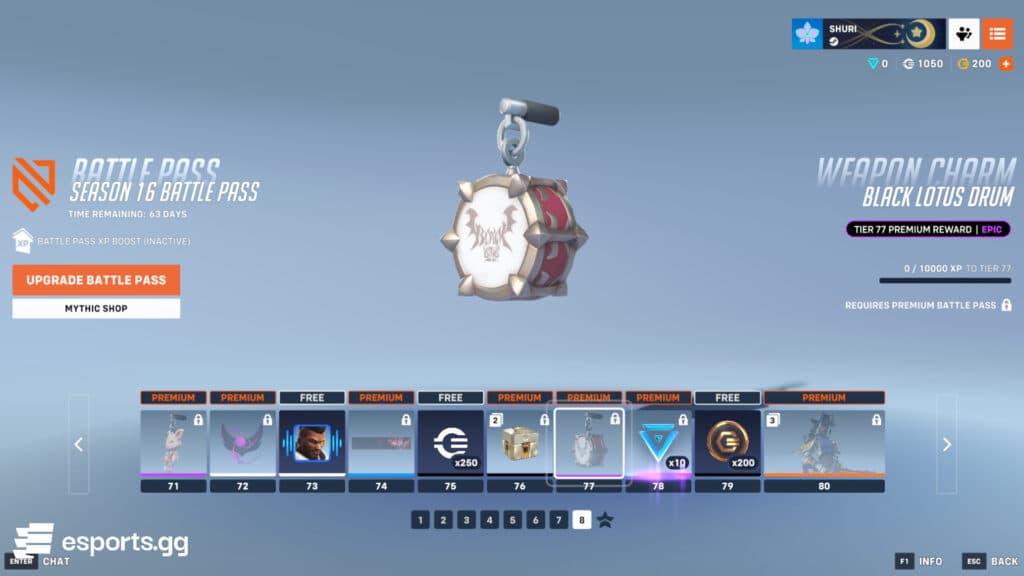
Task: Select the tier 71 premium reward
Action: click(173, 443)
